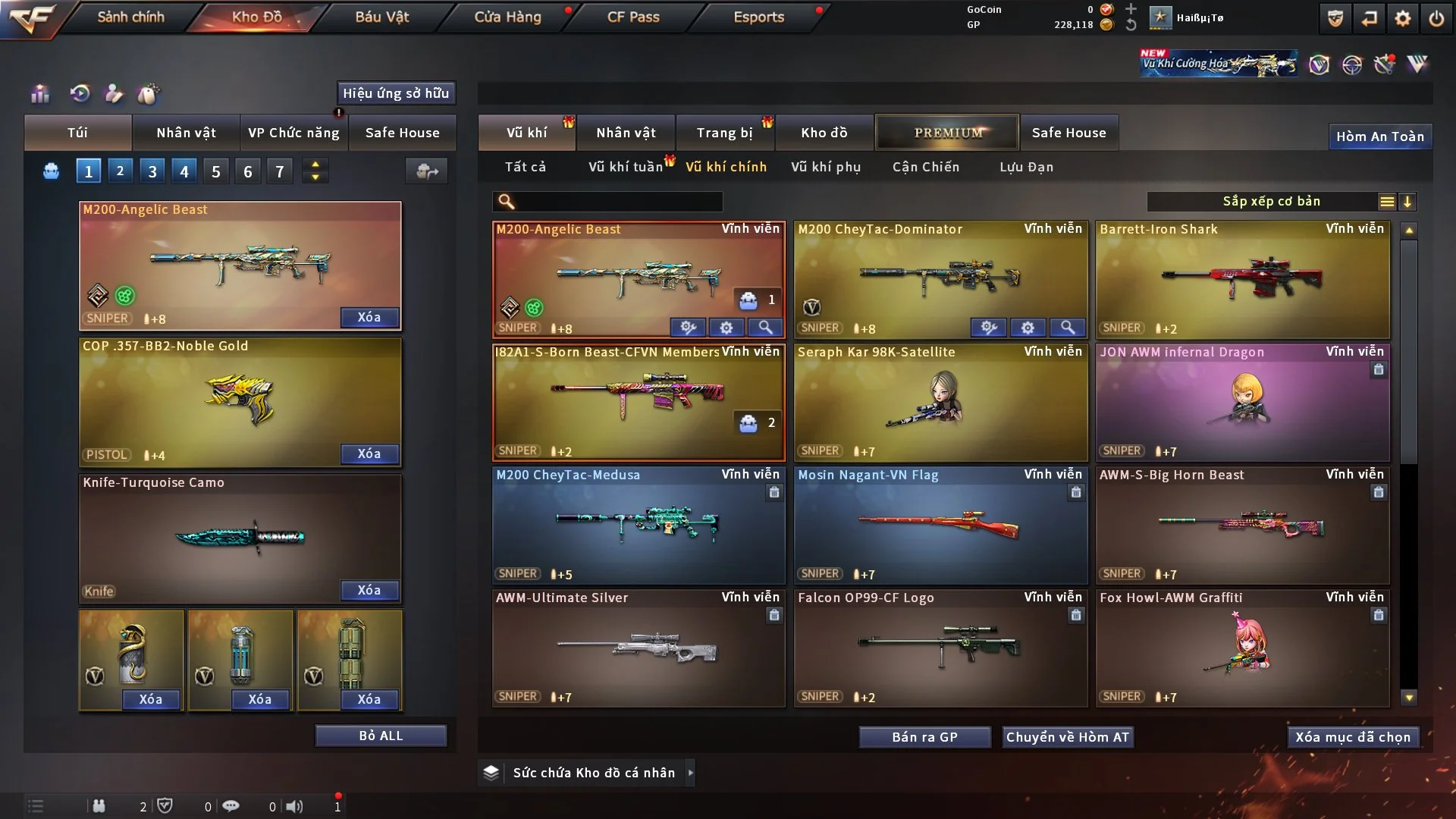Show Cận Chiến melee weapons
The image size is (1456, 819).
tap(926, 167)
